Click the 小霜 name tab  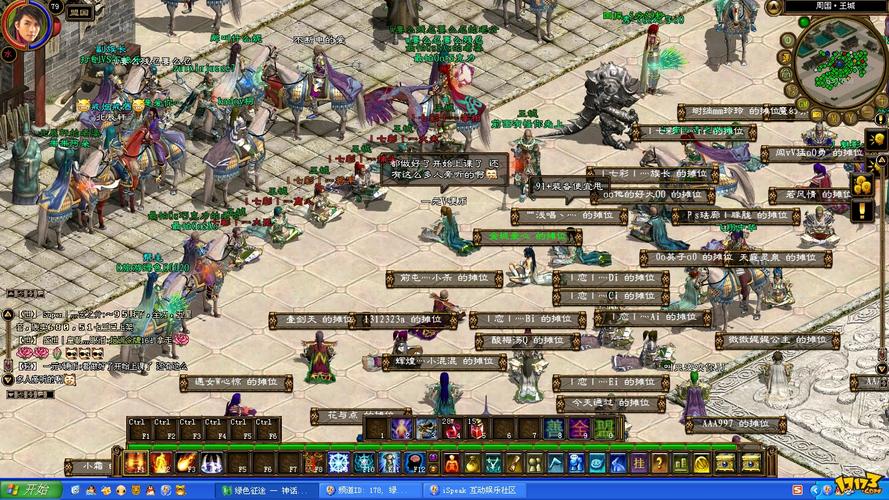point(96,465)
